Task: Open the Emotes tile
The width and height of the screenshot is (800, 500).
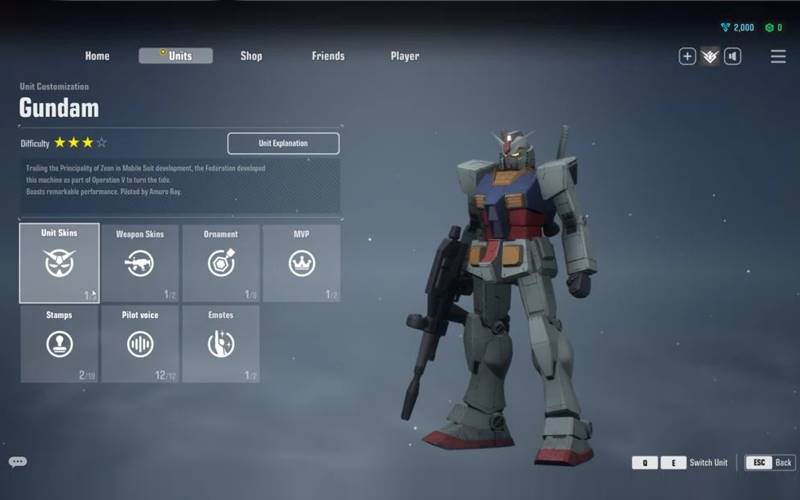Action: point(221,344)
